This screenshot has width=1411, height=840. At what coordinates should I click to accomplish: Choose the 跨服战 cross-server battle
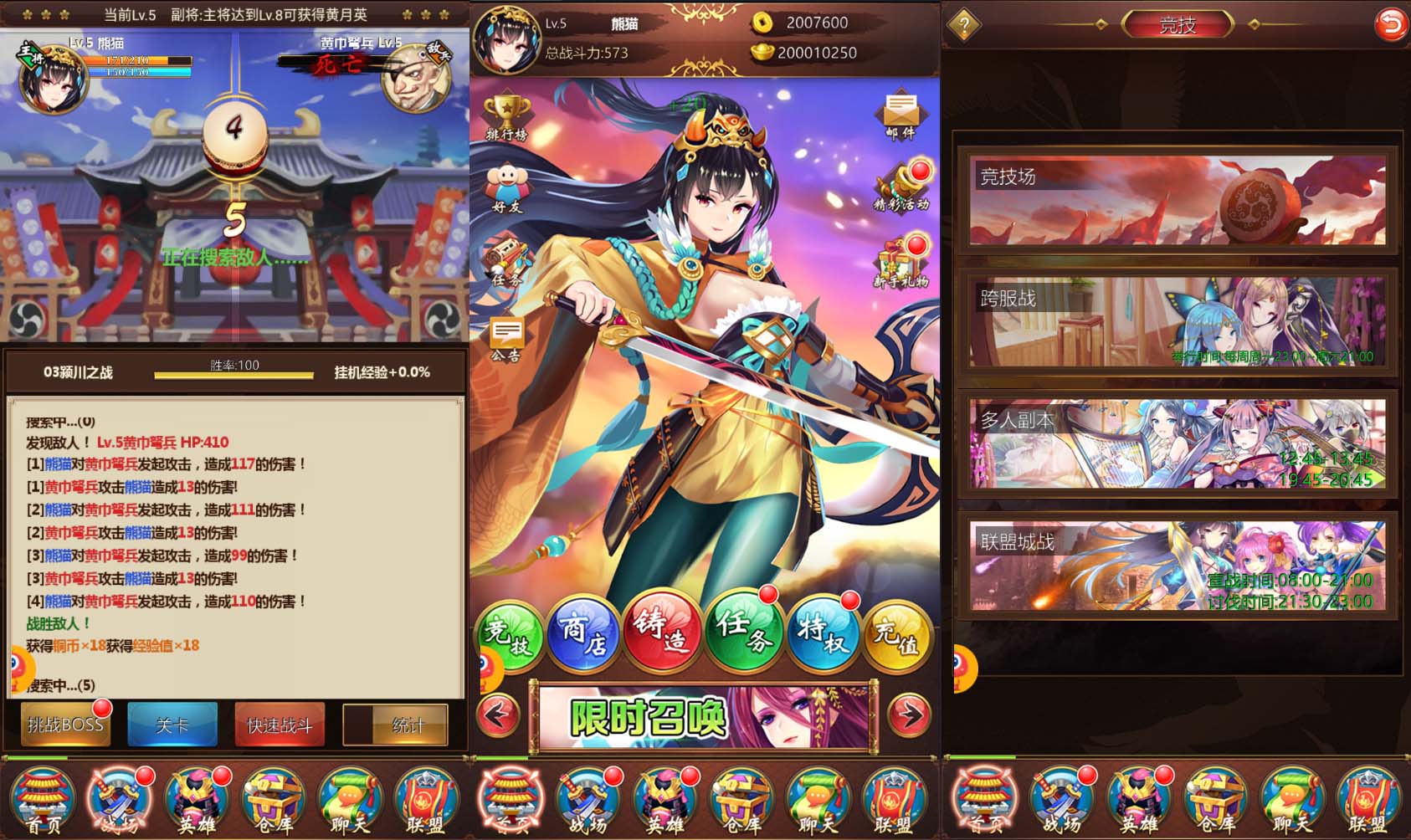tap(1177, 322)
